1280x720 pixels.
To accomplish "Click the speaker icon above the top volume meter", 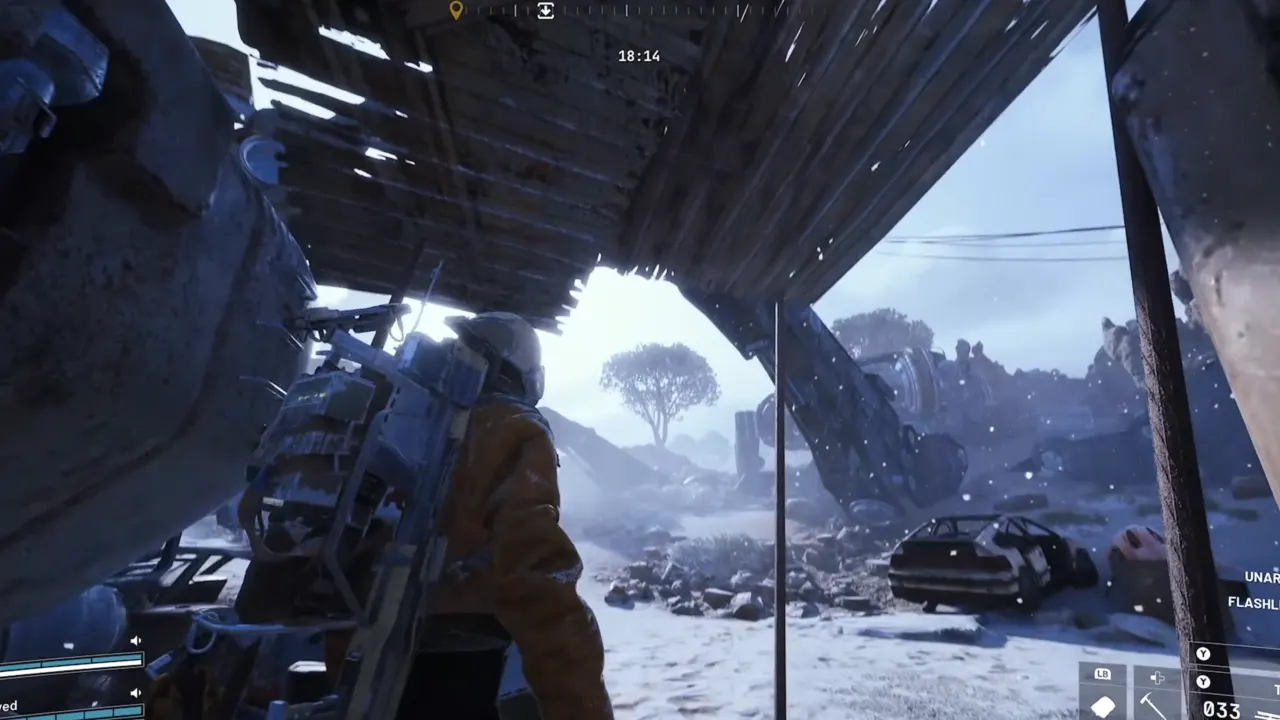I will tap(136, 640).
